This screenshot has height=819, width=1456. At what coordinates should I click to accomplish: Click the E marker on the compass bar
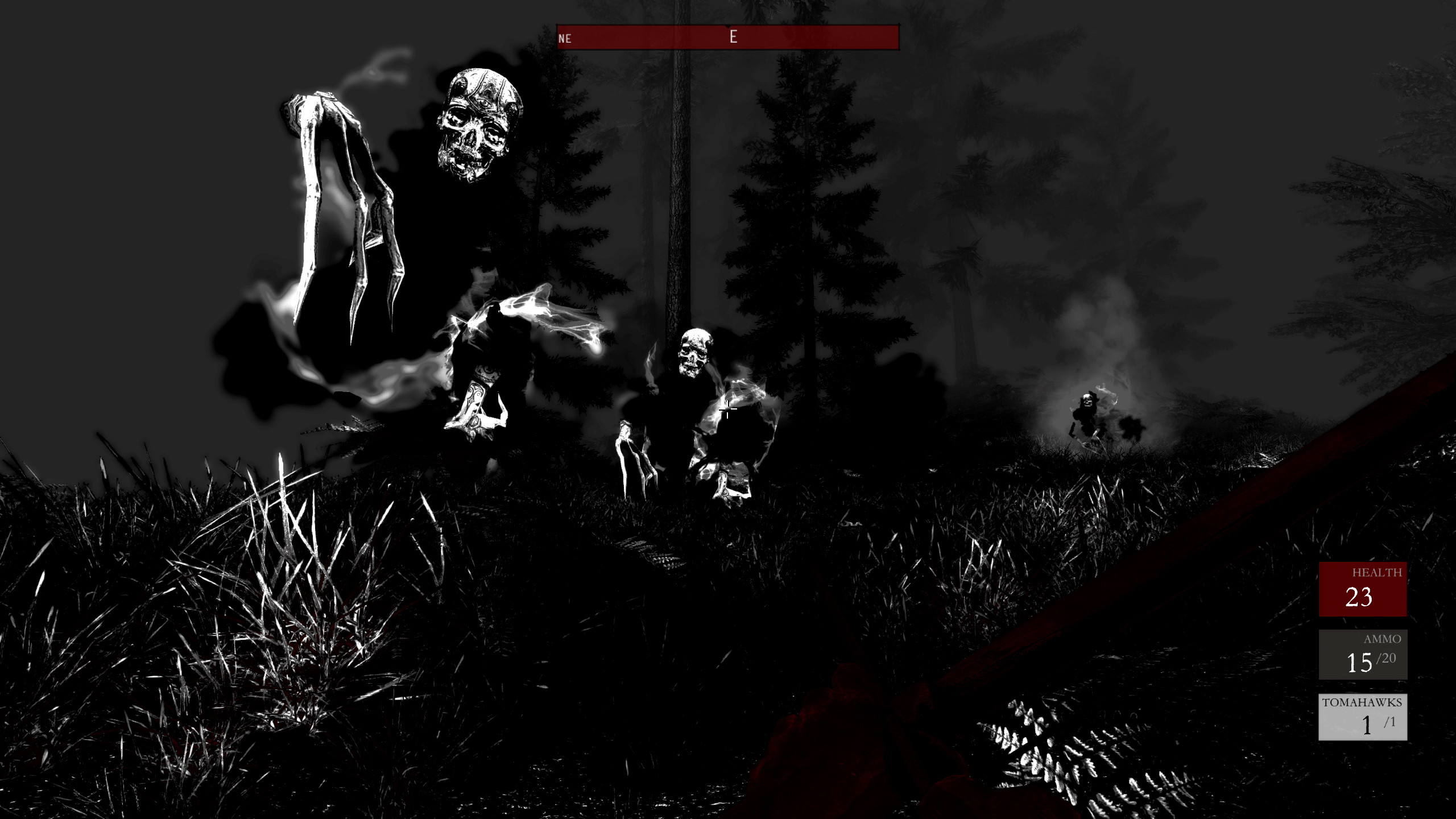click(x=733, y=38)
